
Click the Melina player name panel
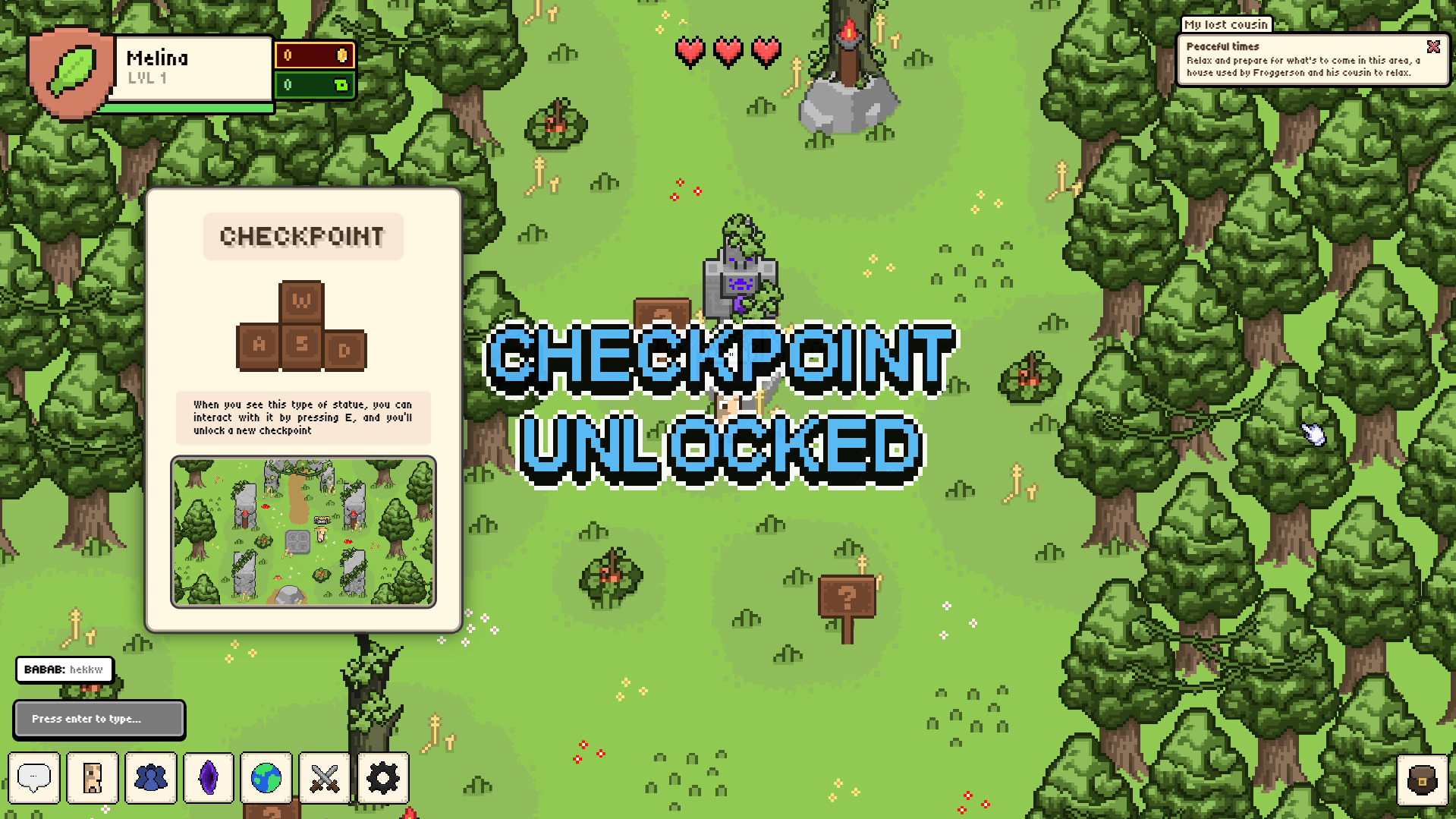coord(193,68)
